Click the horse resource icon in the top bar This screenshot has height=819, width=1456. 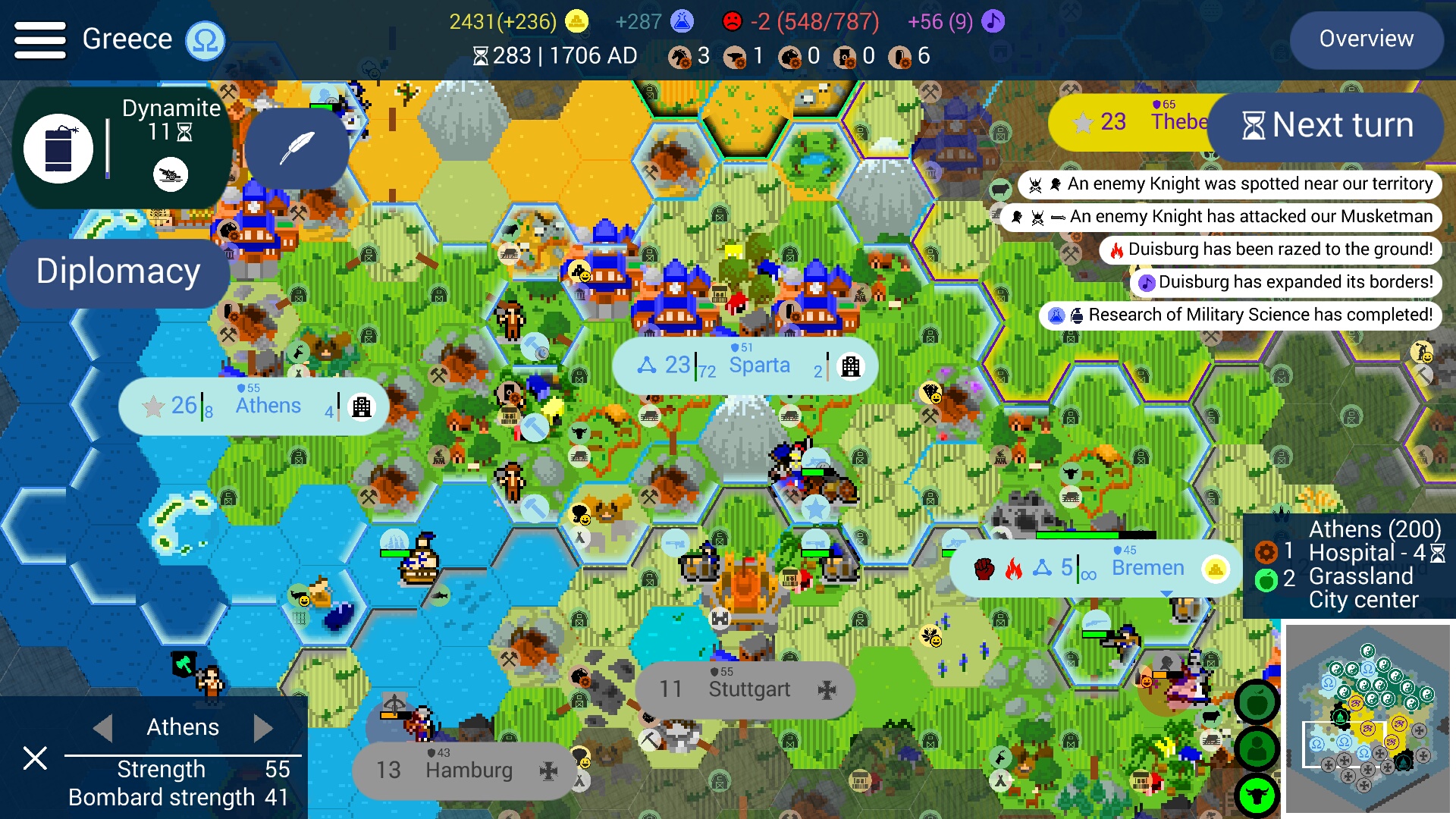(x=680, y=55)
